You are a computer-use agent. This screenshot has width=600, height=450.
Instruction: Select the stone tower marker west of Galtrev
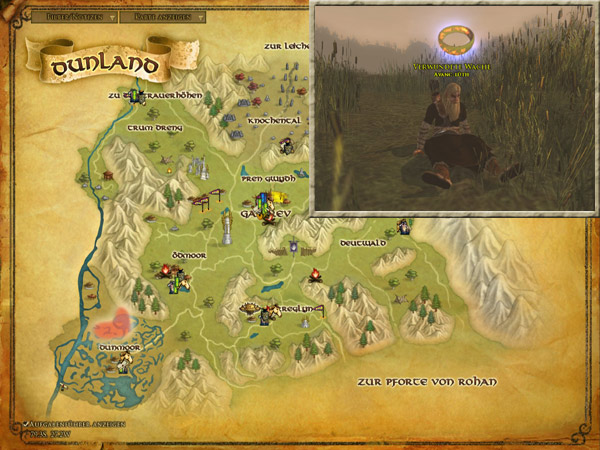coord(228,225)
